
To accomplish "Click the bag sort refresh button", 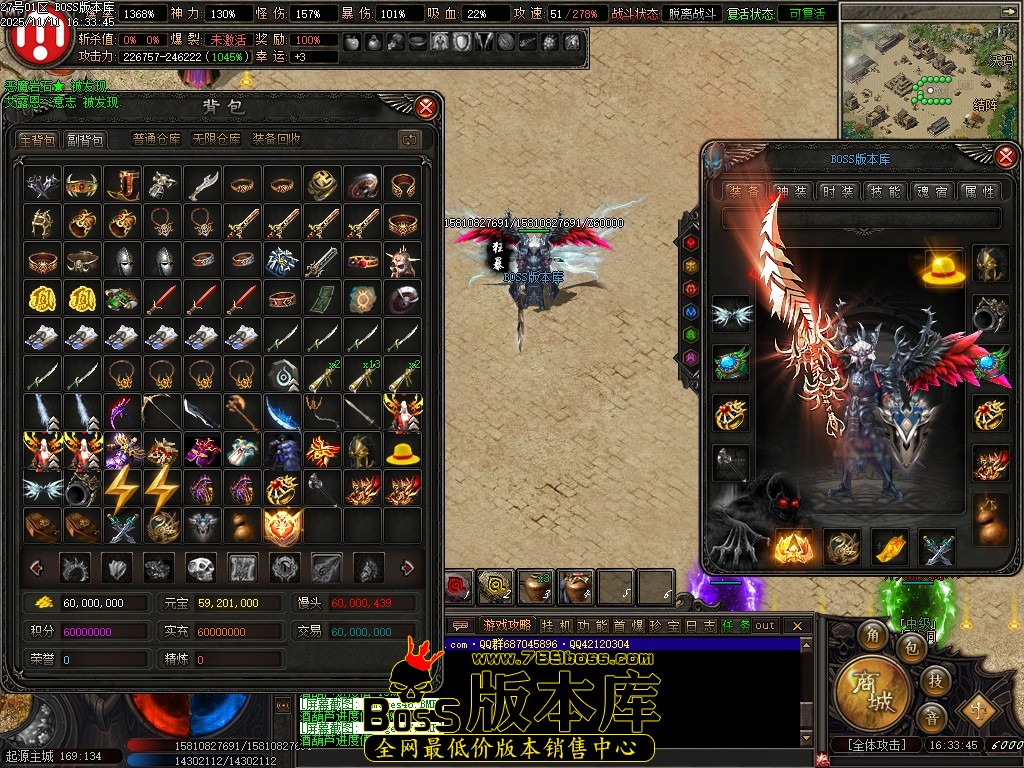I will pos(408,140).
